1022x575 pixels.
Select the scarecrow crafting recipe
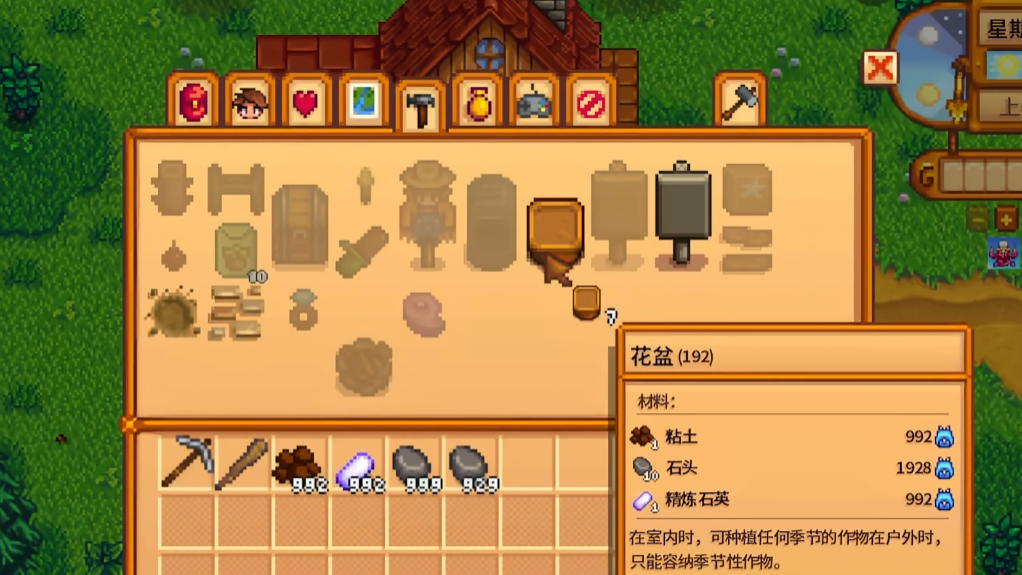428,212
